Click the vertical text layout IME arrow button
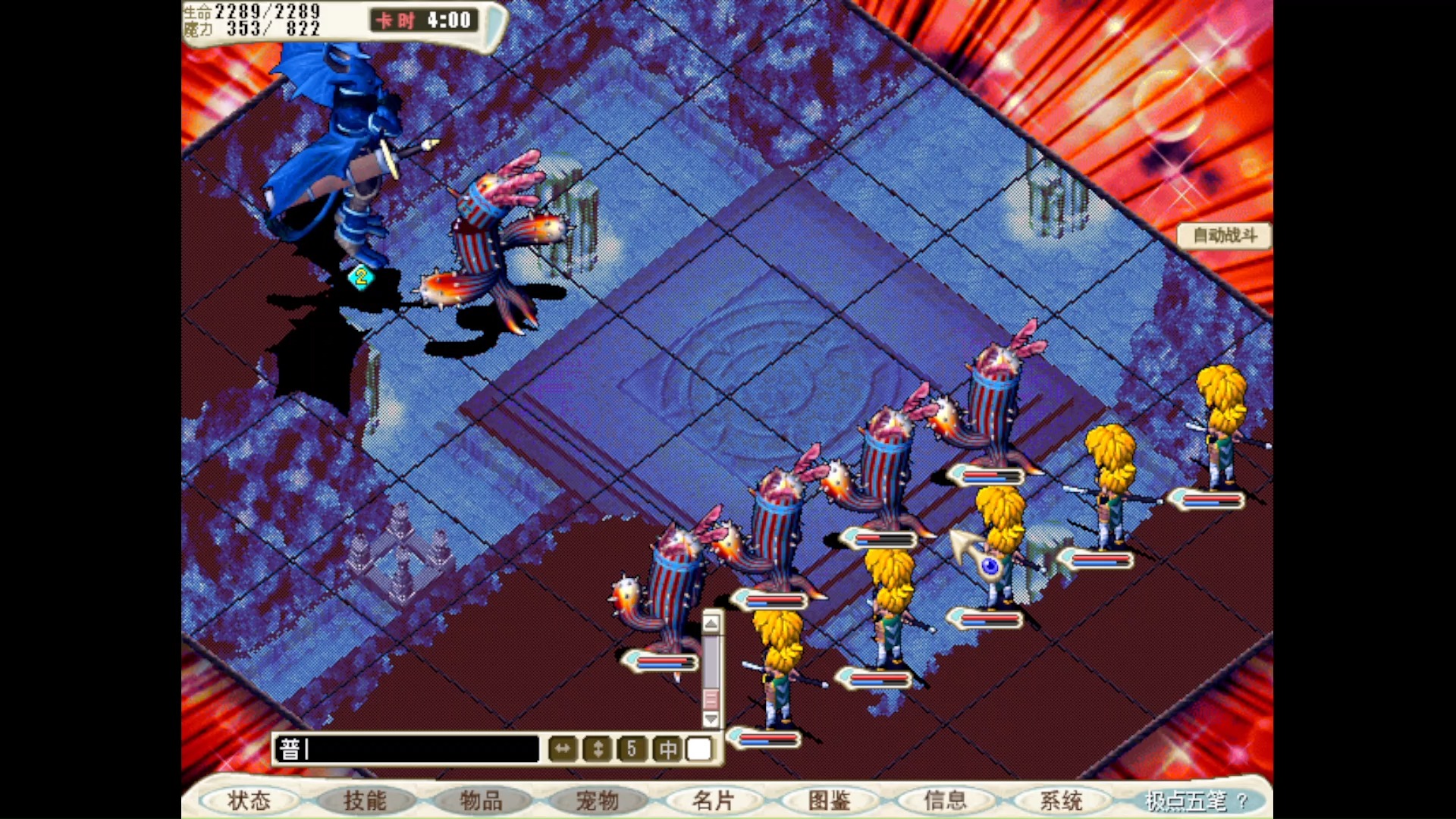The image size is (1456, 819). 598,749
